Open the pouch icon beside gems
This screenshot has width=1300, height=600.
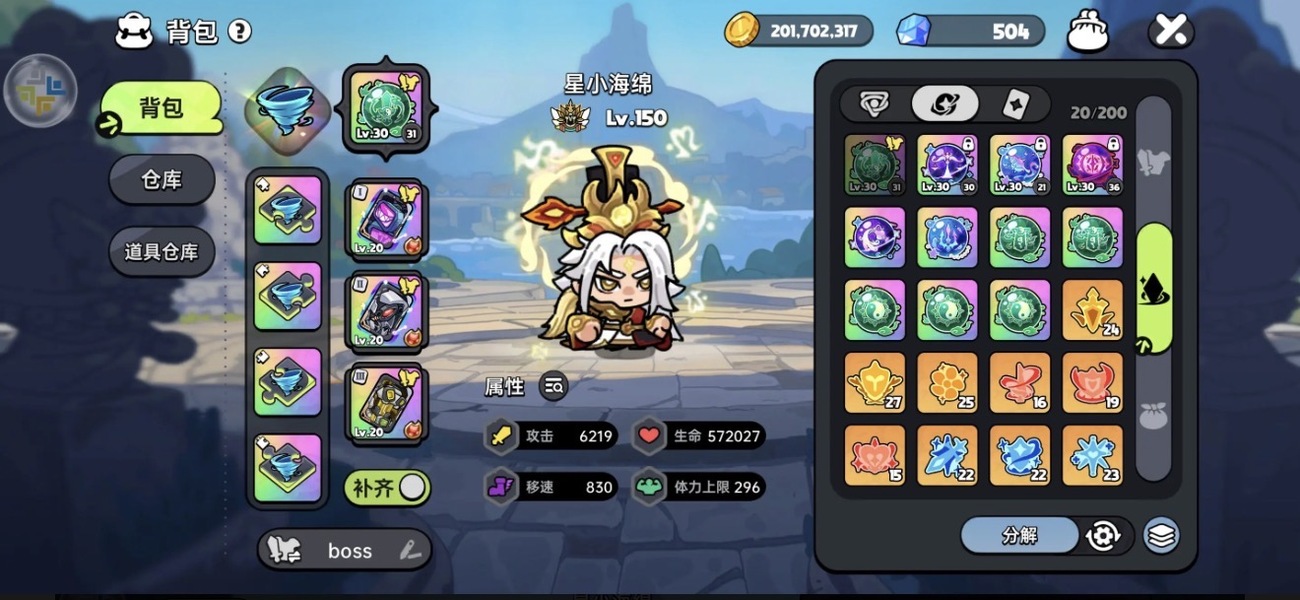(x=1088, y=32)
